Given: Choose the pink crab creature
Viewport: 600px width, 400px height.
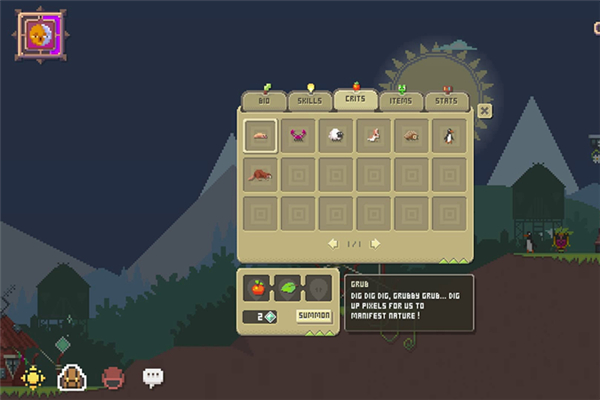Looking at the screenshot, I should pyautogui.click(x=298, y=135).
